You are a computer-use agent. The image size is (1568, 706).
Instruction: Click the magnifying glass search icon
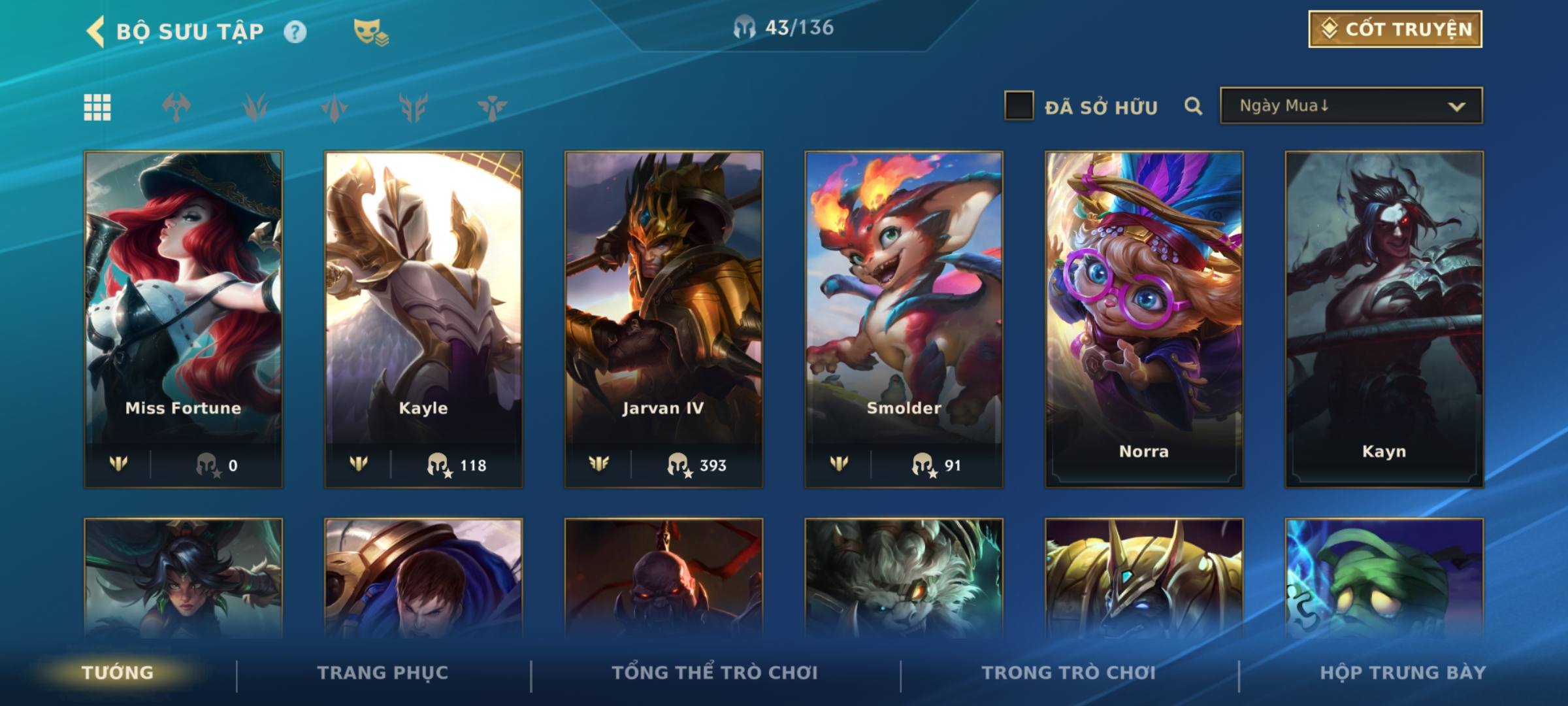point(1193,106)
